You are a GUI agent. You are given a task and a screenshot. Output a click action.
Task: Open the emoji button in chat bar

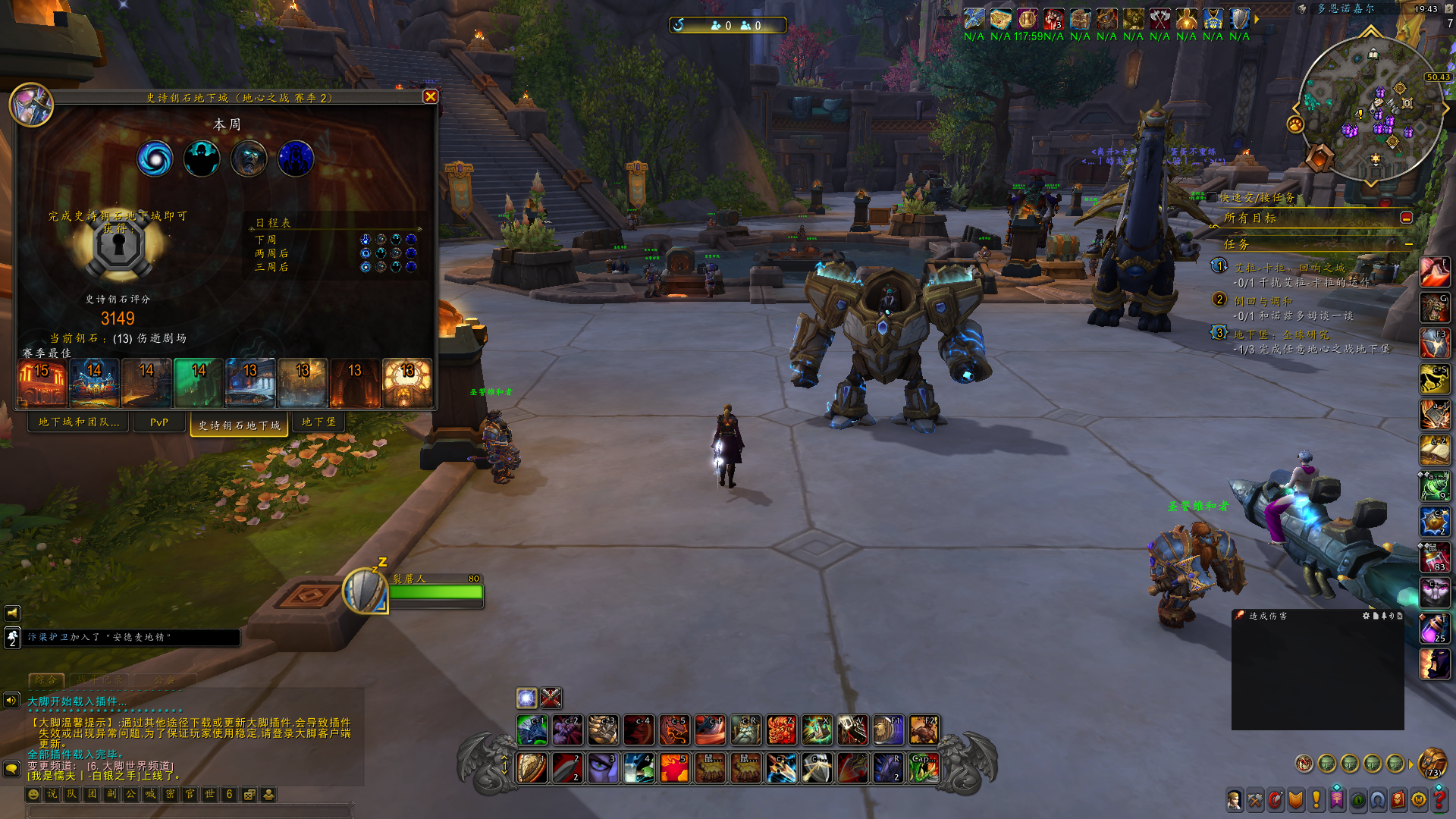[33, 794]
